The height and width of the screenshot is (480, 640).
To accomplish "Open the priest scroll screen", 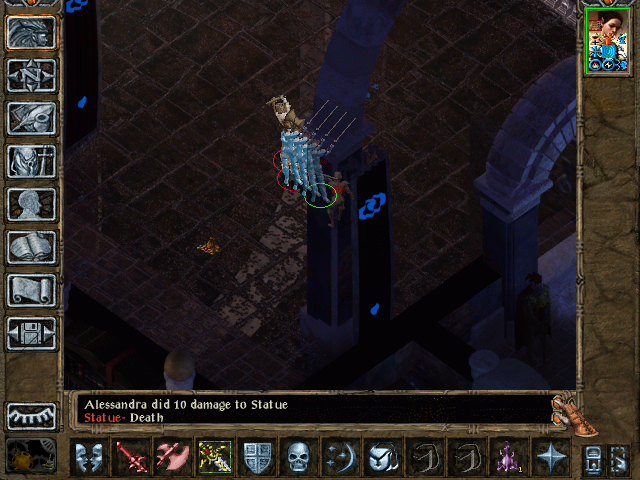I will pos(31,290).
